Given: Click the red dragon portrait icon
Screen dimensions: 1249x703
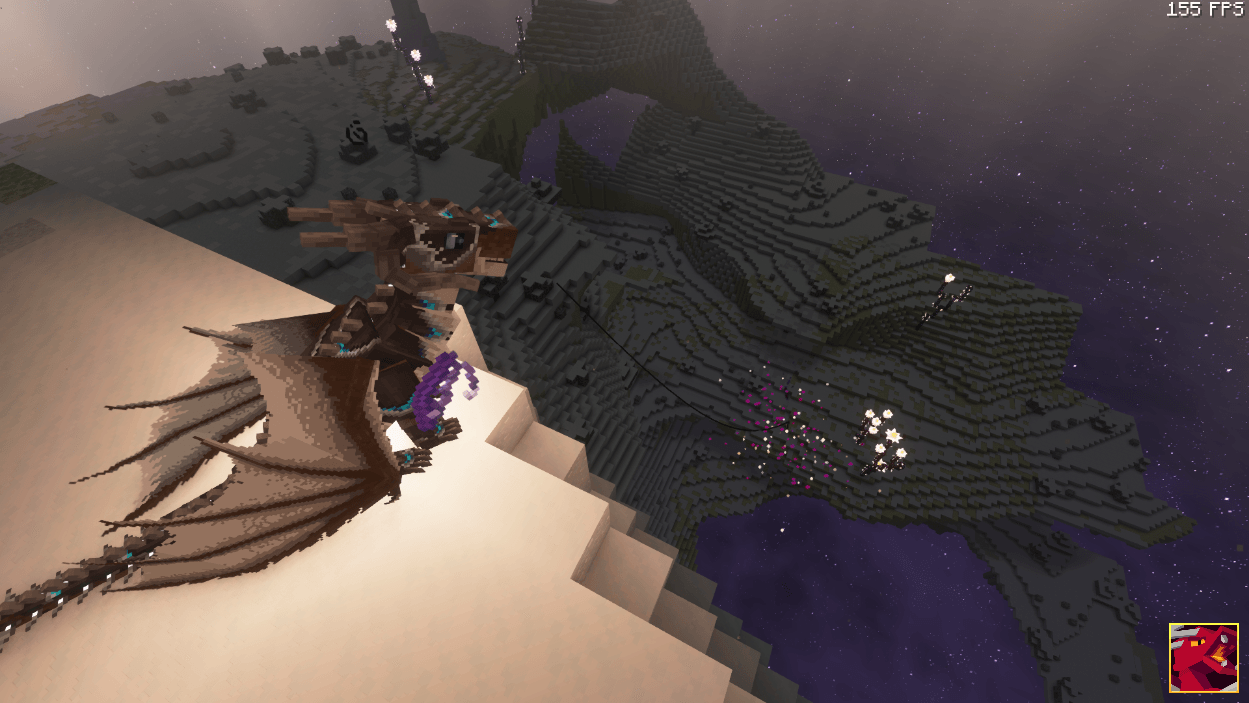Looking at the screenshot, I should [x=1204, y=658].
